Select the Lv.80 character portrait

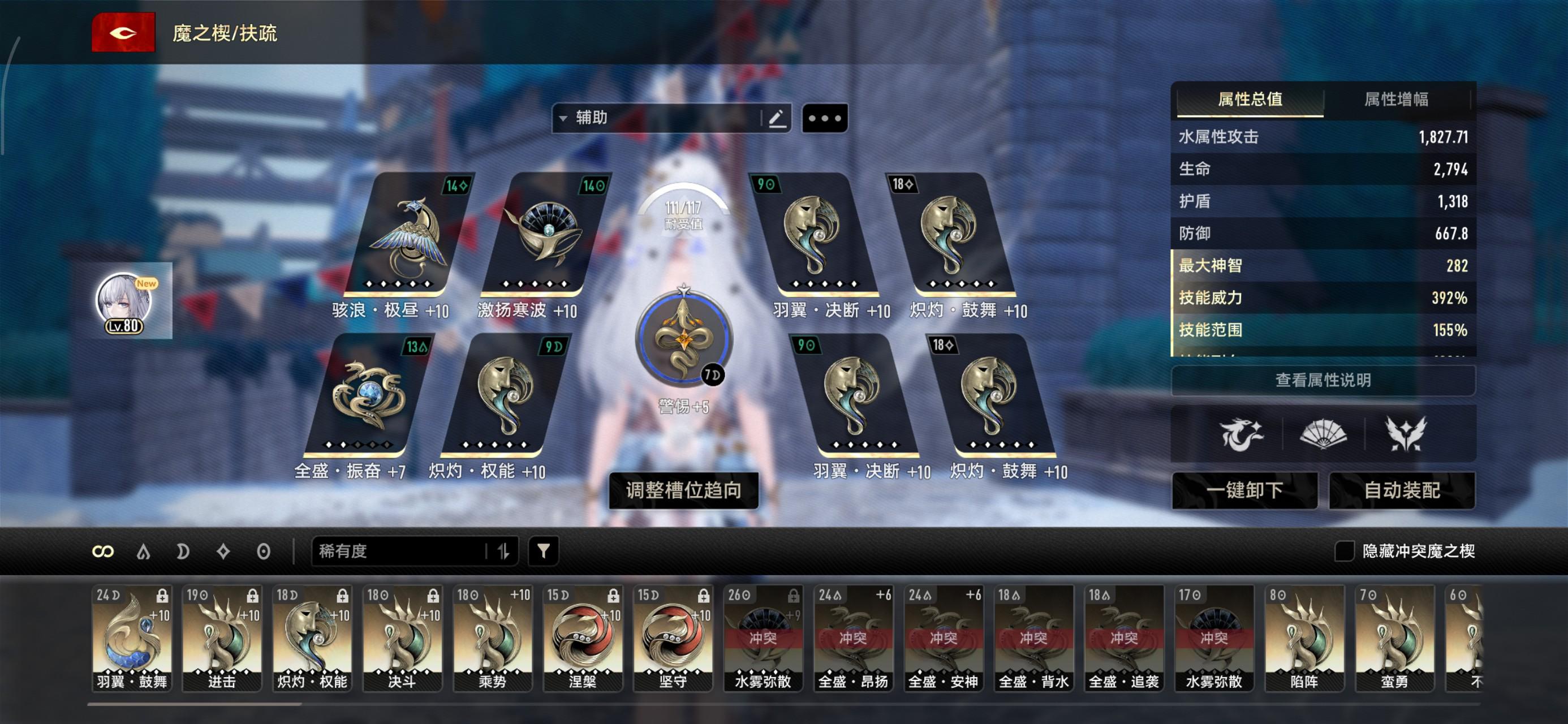tap(126, 303)
